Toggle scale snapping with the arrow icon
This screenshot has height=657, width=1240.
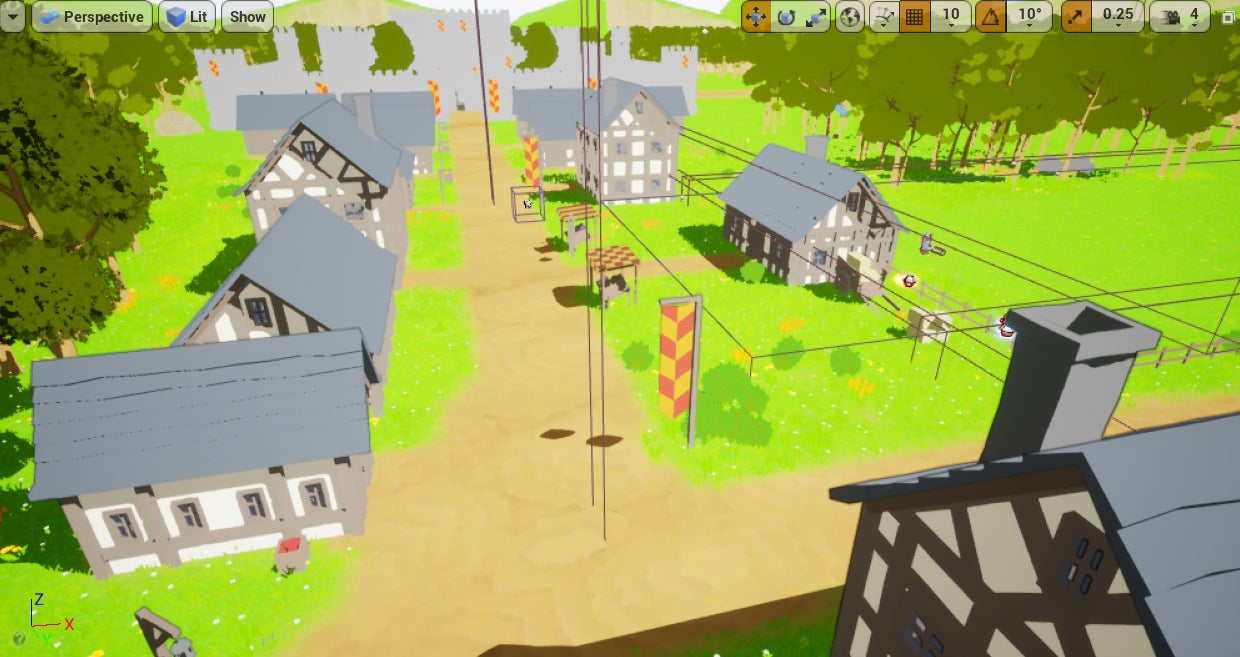coord(1076,16)
